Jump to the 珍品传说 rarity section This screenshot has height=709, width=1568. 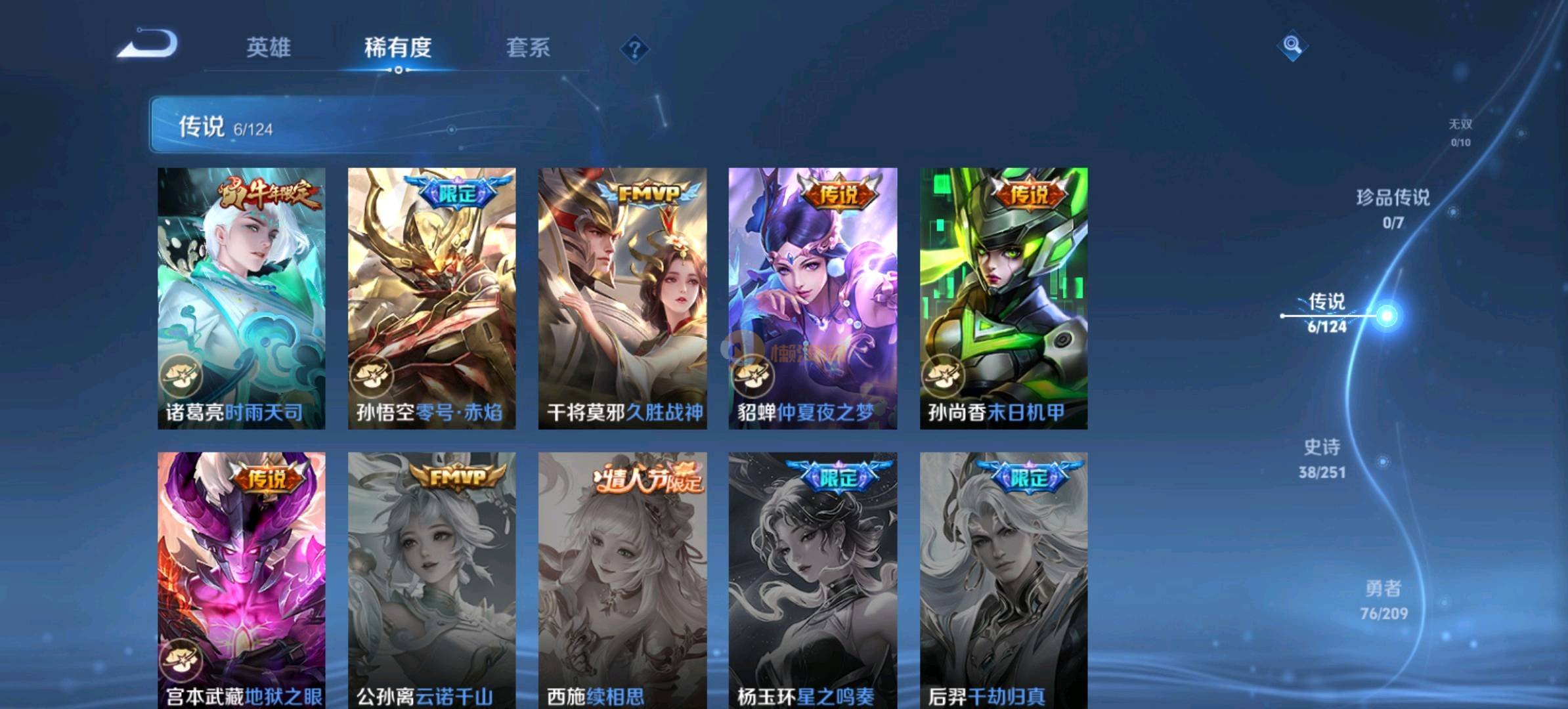[x=1393, y=208]
